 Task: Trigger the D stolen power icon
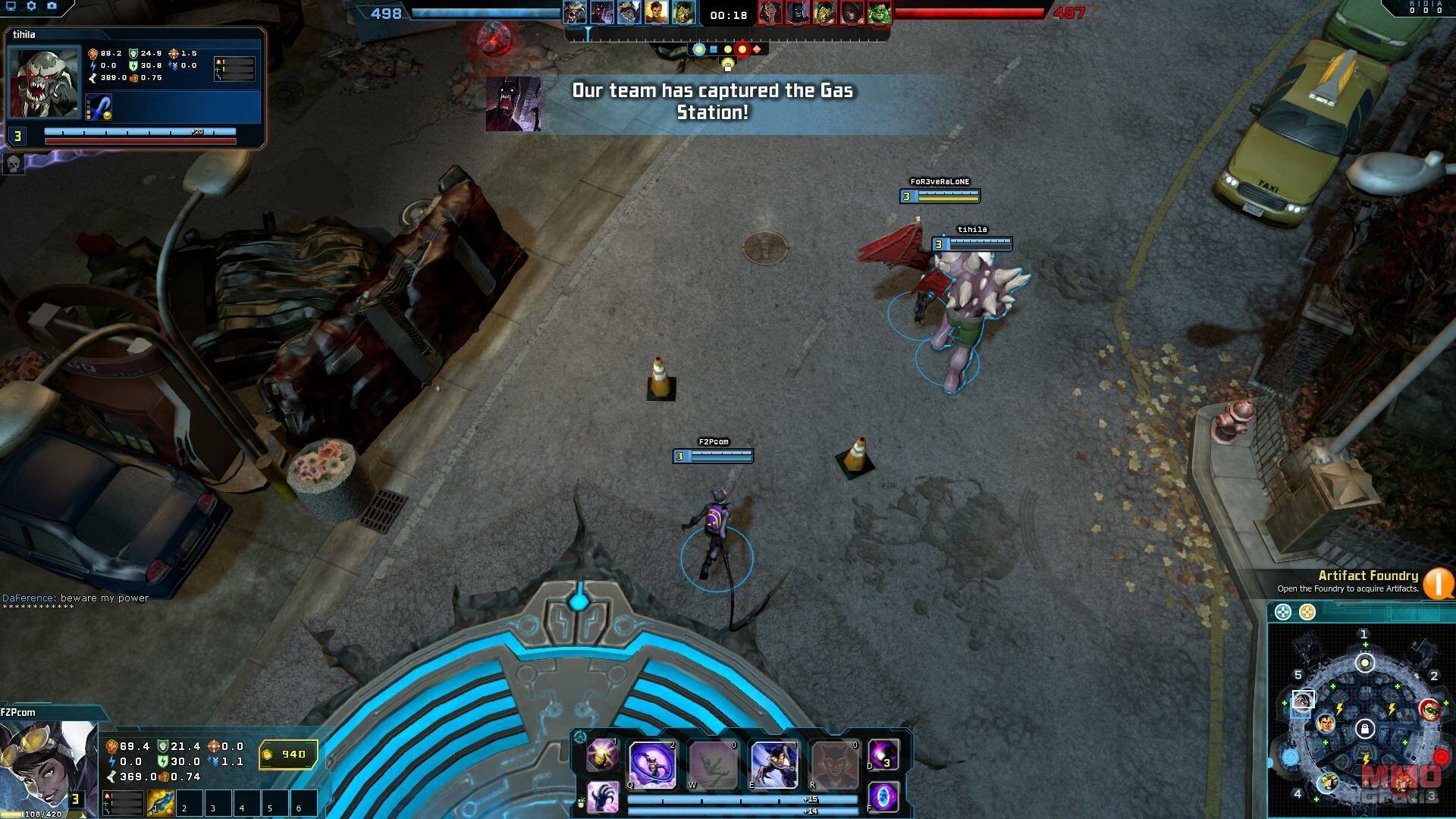(x=883, y=755)
